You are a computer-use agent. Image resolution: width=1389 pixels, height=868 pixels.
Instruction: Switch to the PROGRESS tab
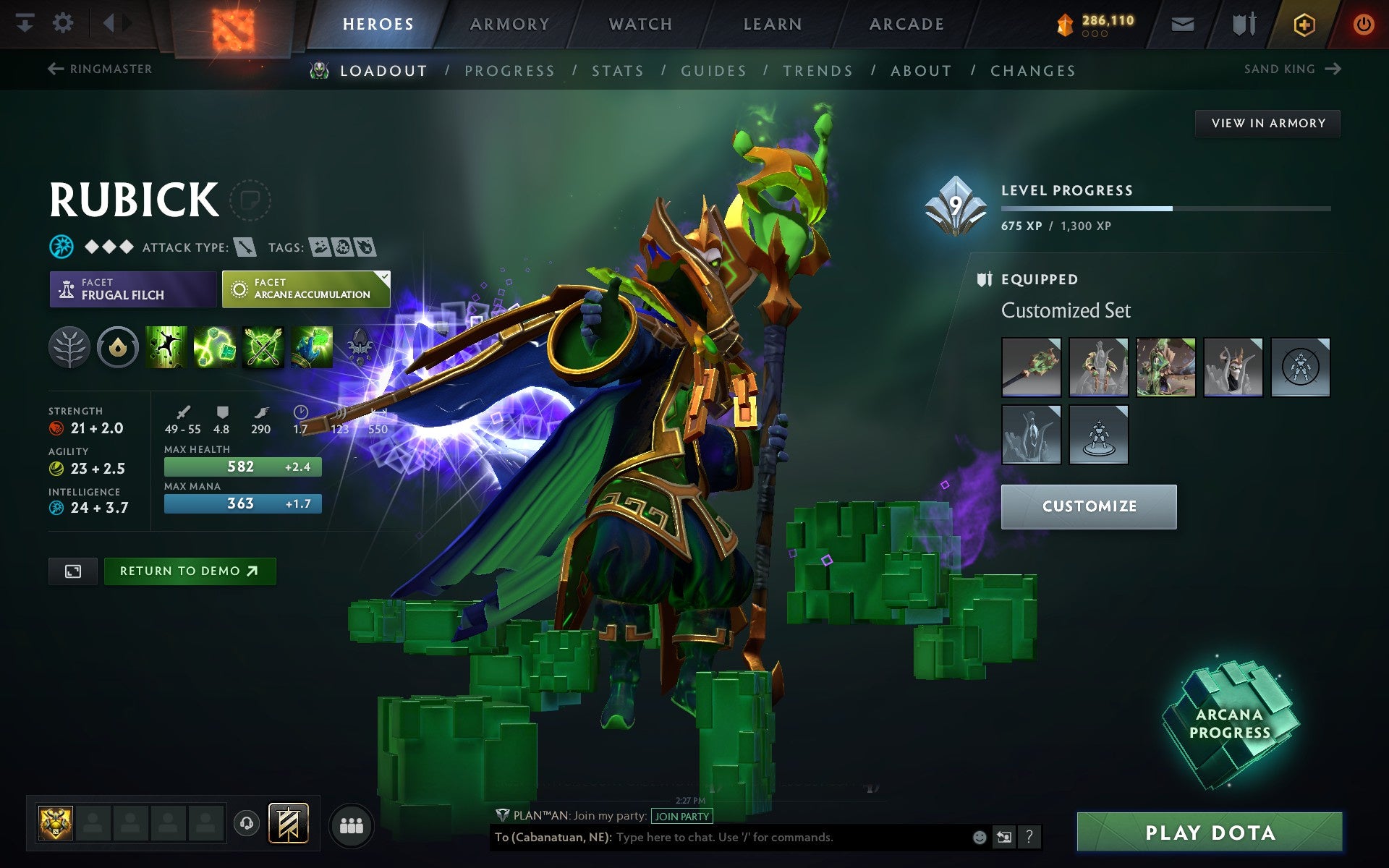pos(510,70)
